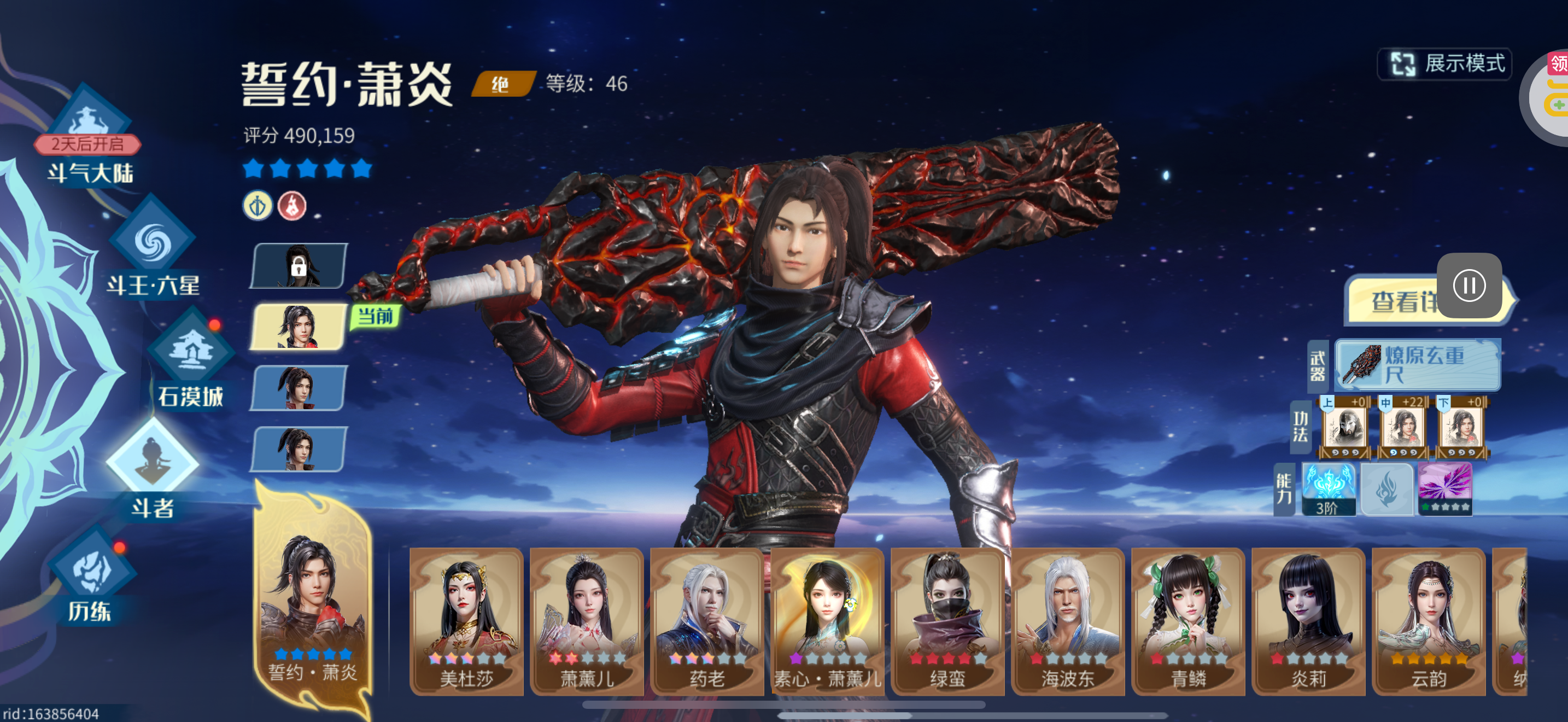The image size is (1568, 722).
Task: Switch to the 斗者 tab
Action: (x=152, y=469)
